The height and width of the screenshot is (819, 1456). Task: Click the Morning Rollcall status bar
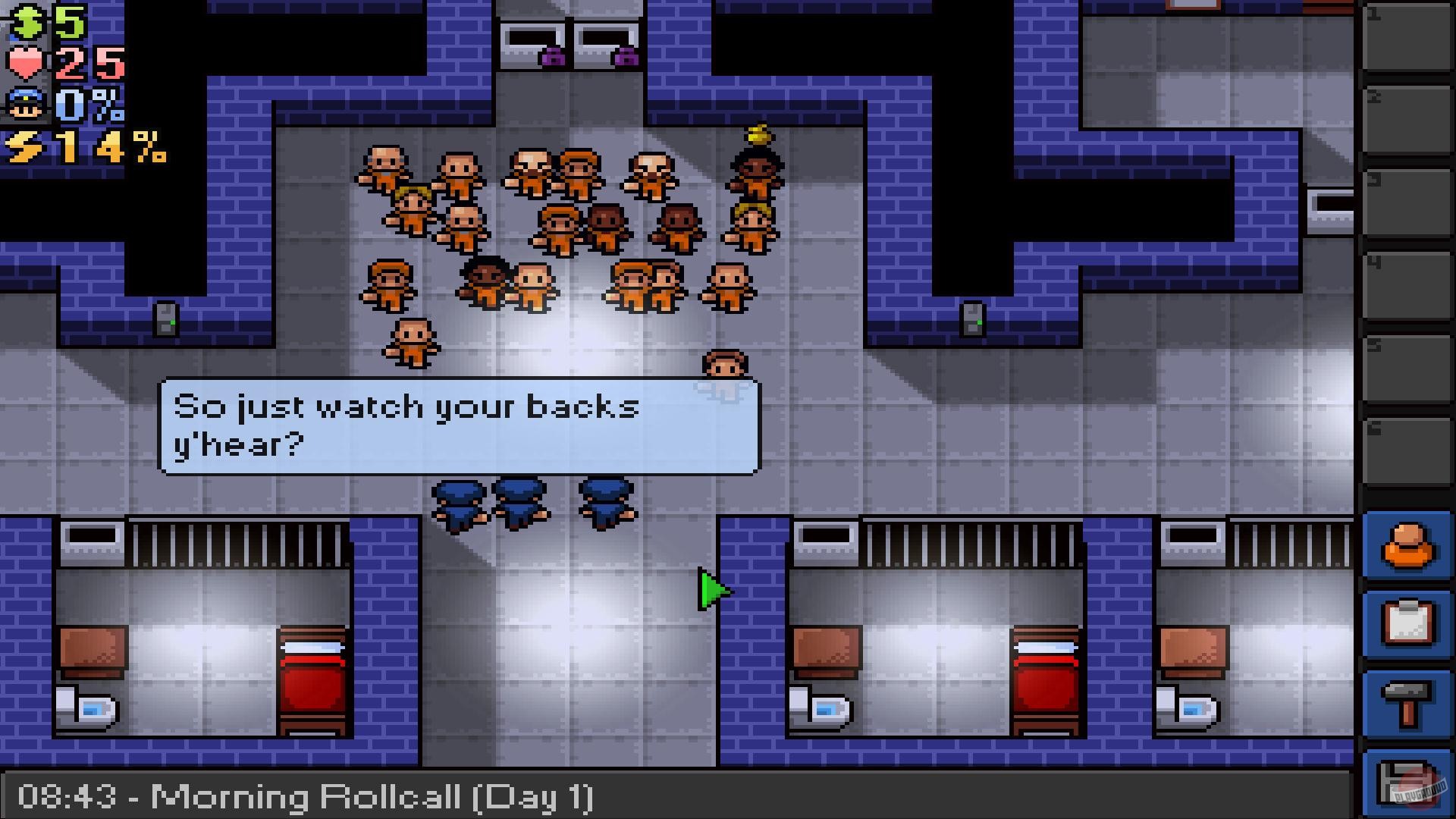point(303,796)
